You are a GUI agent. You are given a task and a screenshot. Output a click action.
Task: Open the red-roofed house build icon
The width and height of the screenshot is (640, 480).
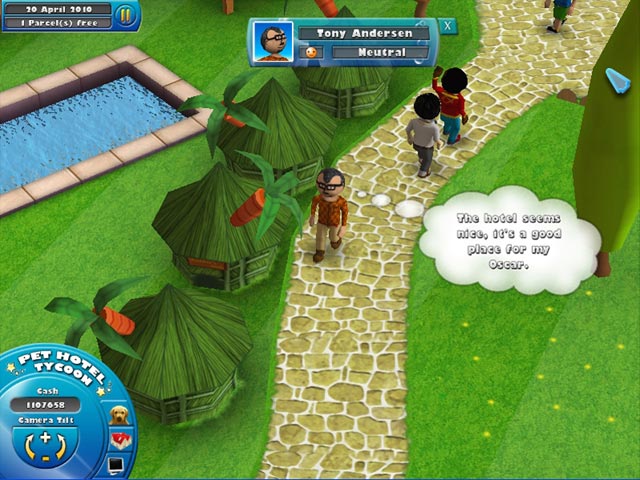tap(121, 442)
